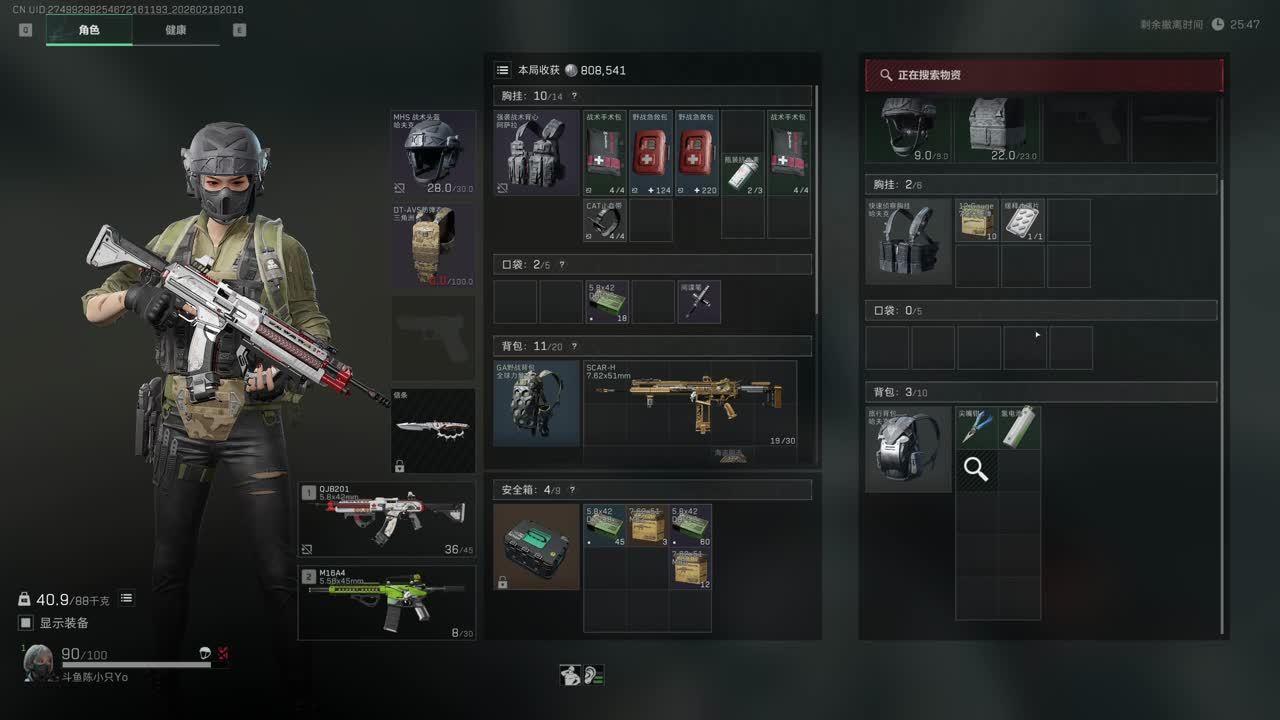Open the 本局收获 list icon
The width and height of the screenshot is (1280, 720).
503,70
